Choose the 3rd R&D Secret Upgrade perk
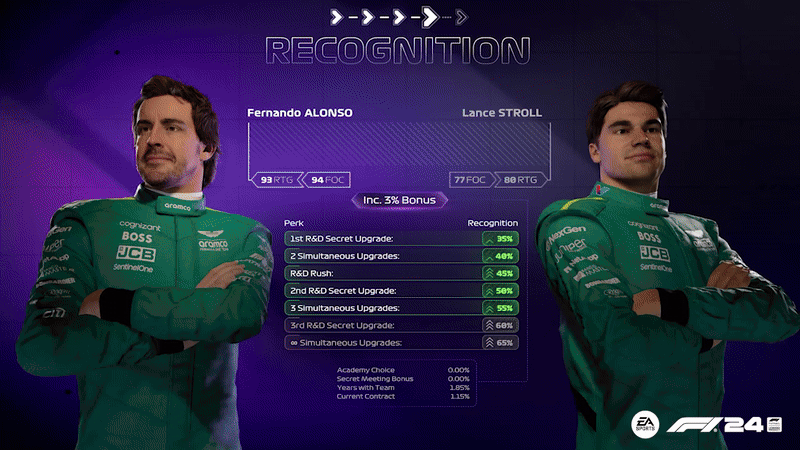Image resolution: width=800 pixels, height=450 pixels. [x=400, y=326]
